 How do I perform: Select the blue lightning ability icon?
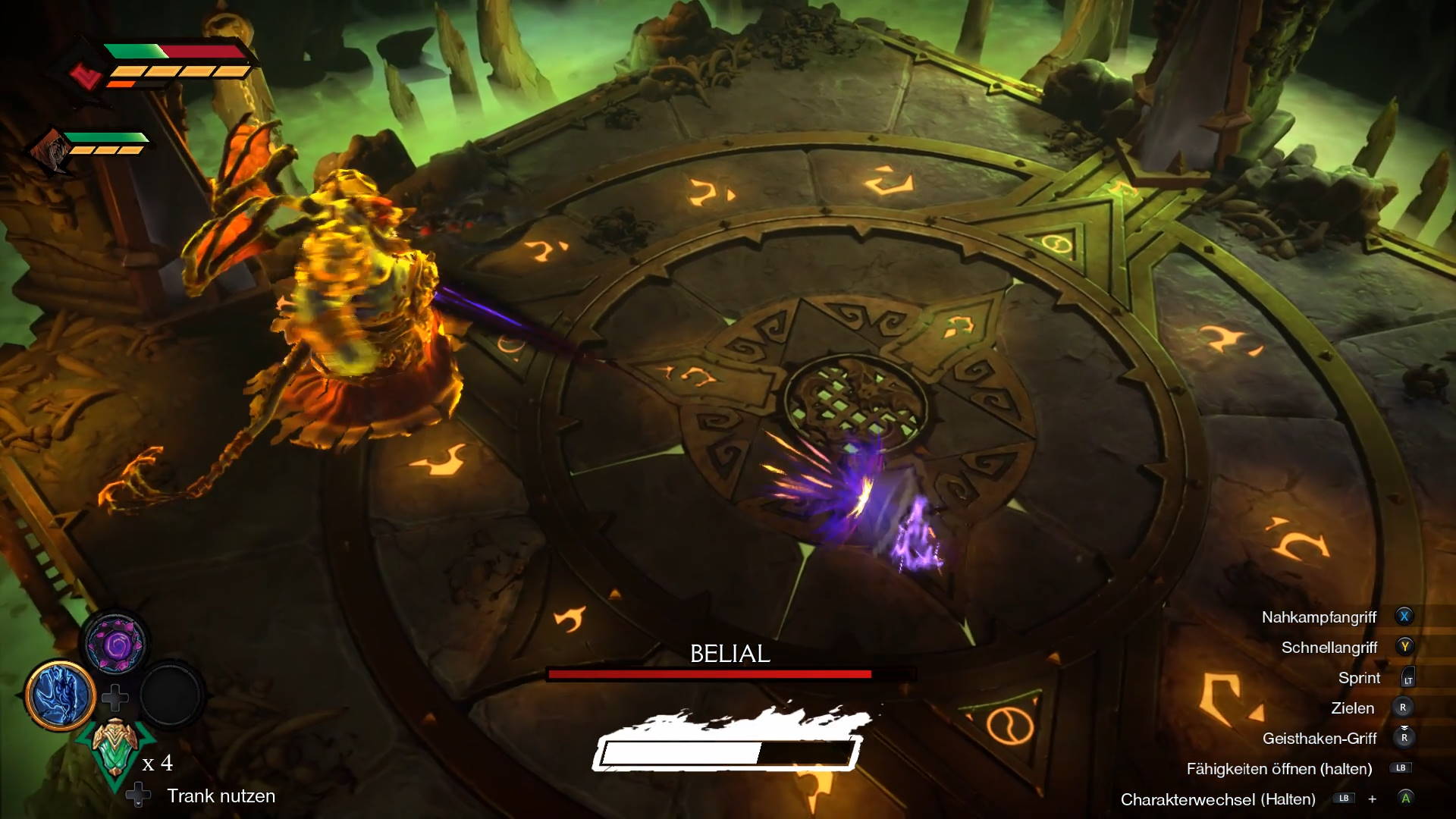coord(60,695)
